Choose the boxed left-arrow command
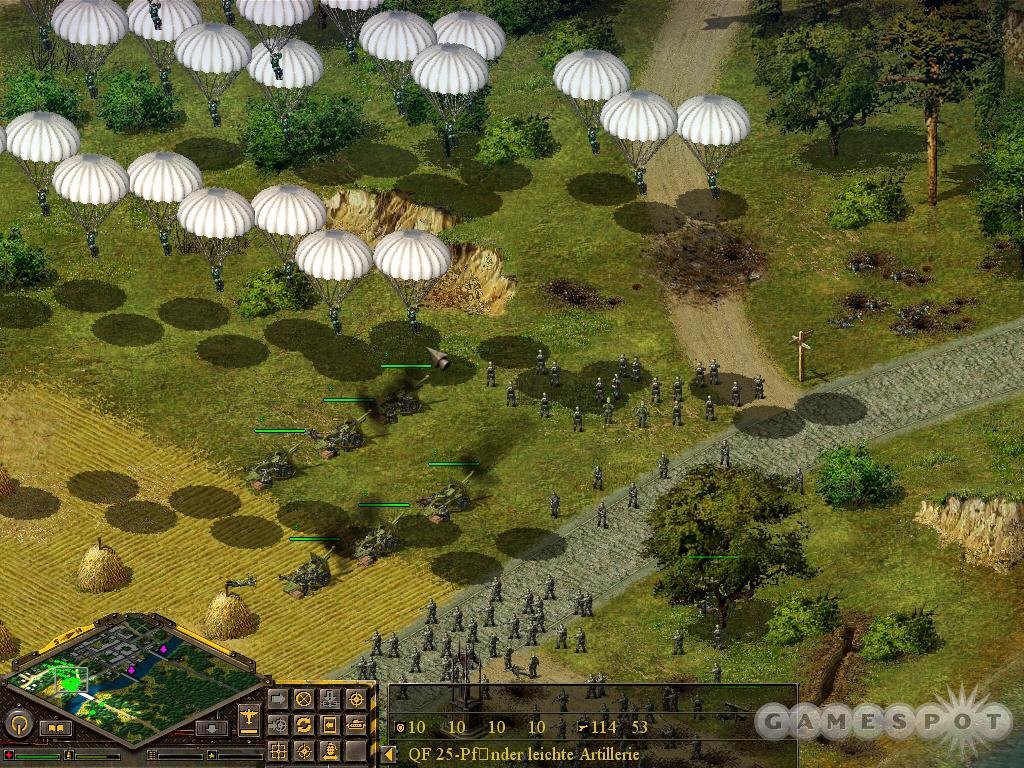Screen dimensions: 1024x768 [329, 724]
